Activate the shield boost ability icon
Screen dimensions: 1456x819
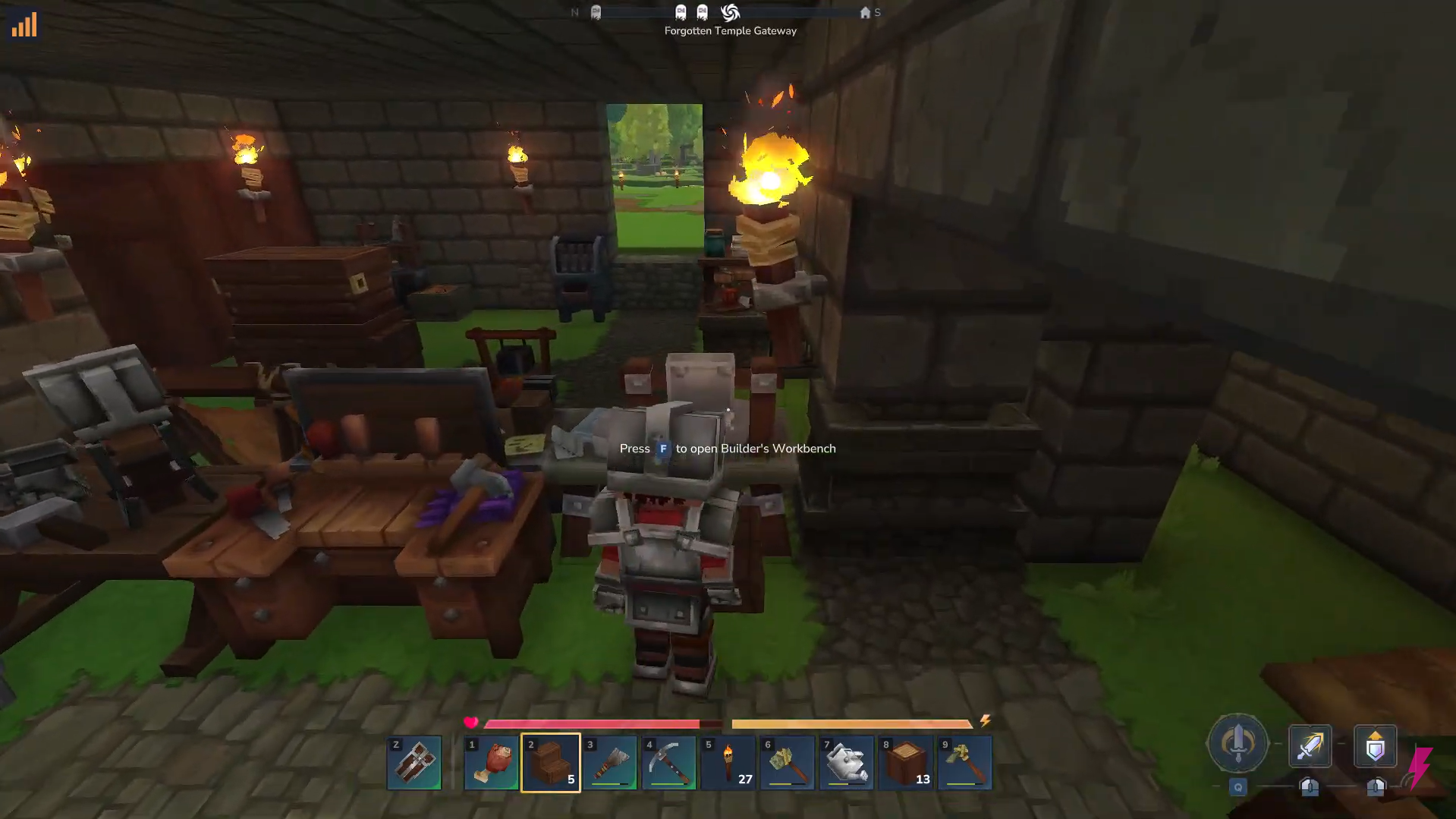coord(1375,746)
